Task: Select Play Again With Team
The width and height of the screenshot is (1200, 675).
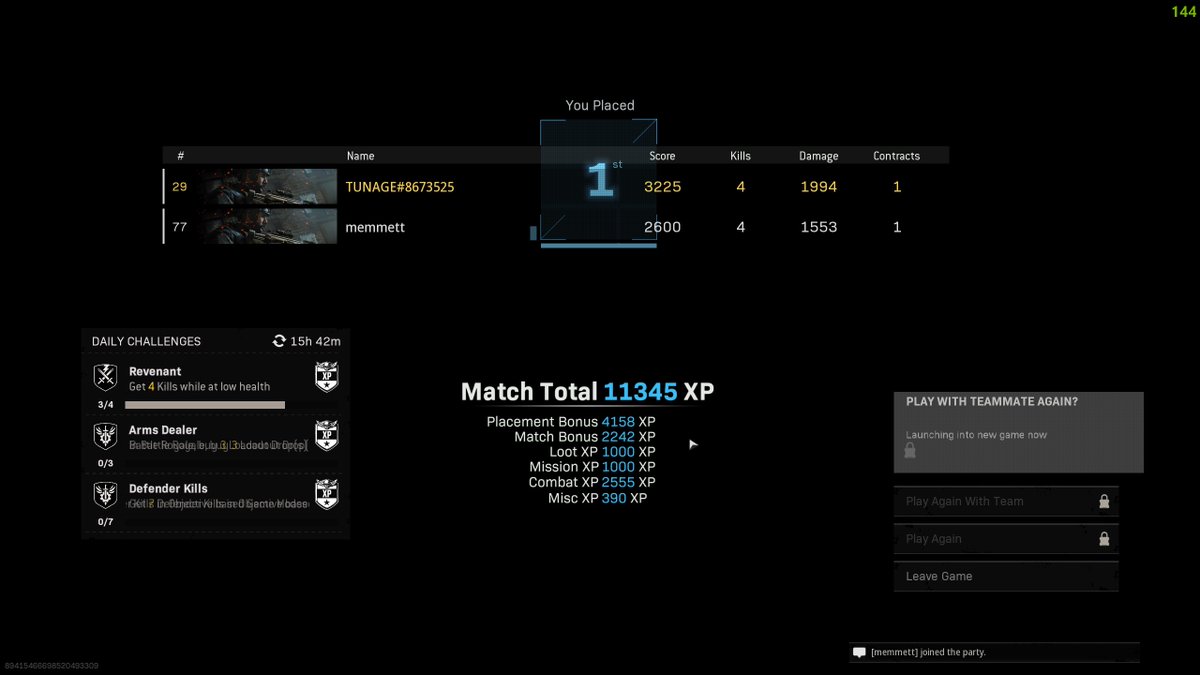Action: pyautogui.click(x=1005, y=501)
